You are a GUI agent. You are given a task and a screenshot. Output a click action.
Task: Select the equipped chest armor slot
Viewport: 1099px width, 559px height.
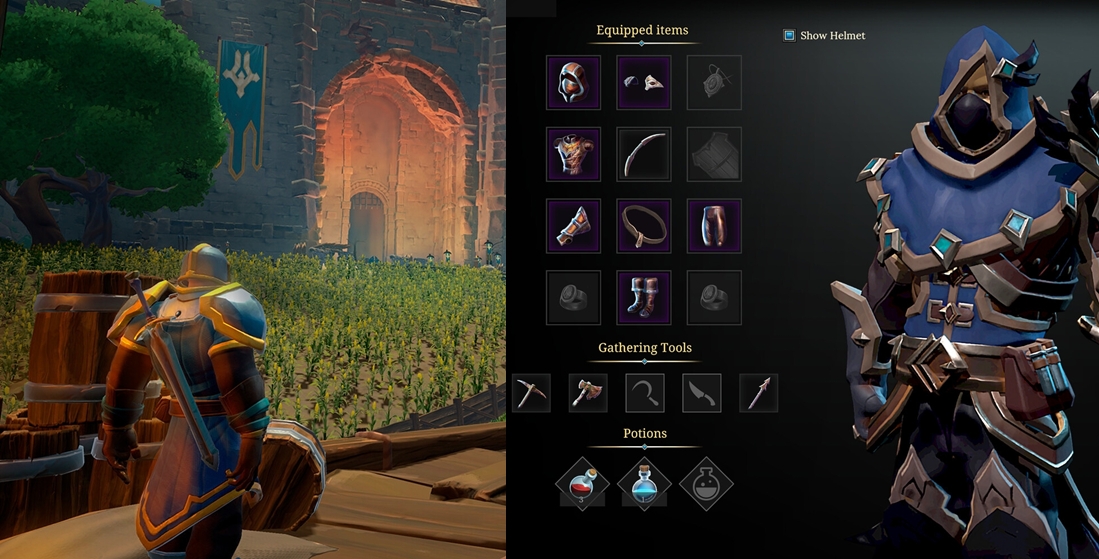pos(573,154)
